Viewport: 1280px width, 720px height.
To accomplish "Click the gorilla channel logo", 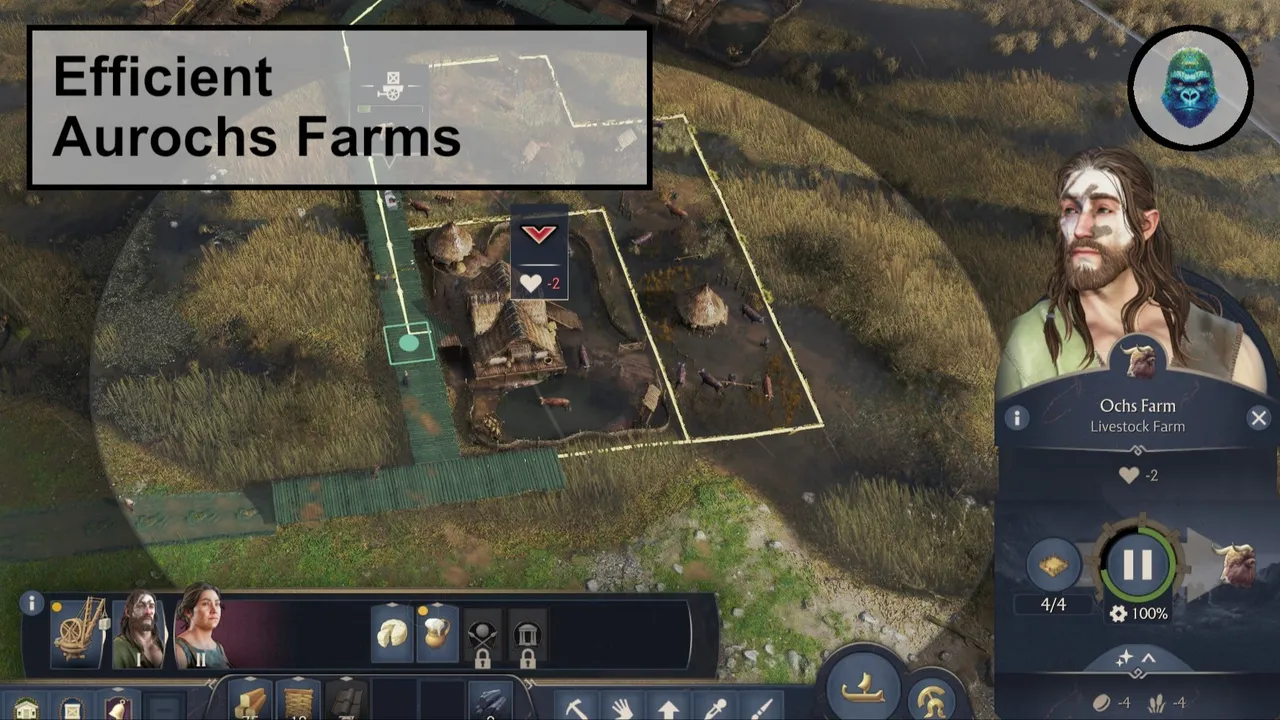I will pyautogui.click(x=1190, y=89).
